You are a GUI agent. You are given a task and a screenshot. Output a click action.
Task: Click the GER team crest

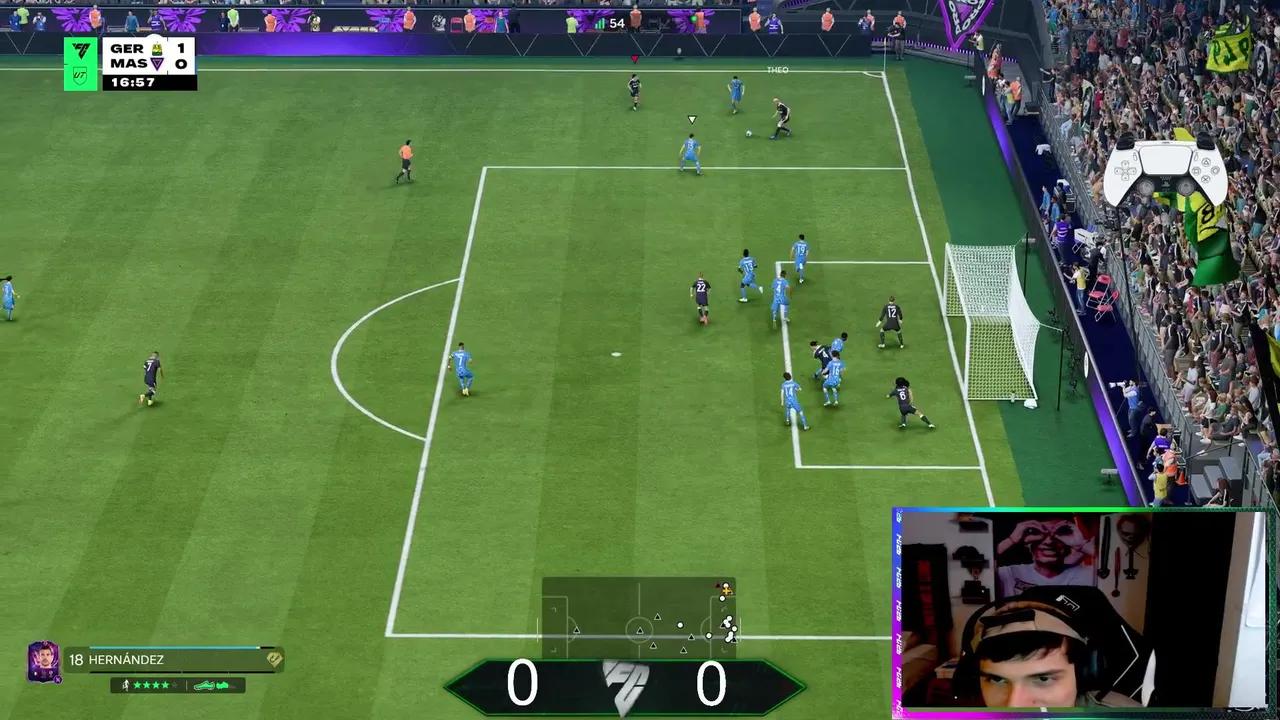[x=157, y=49]
